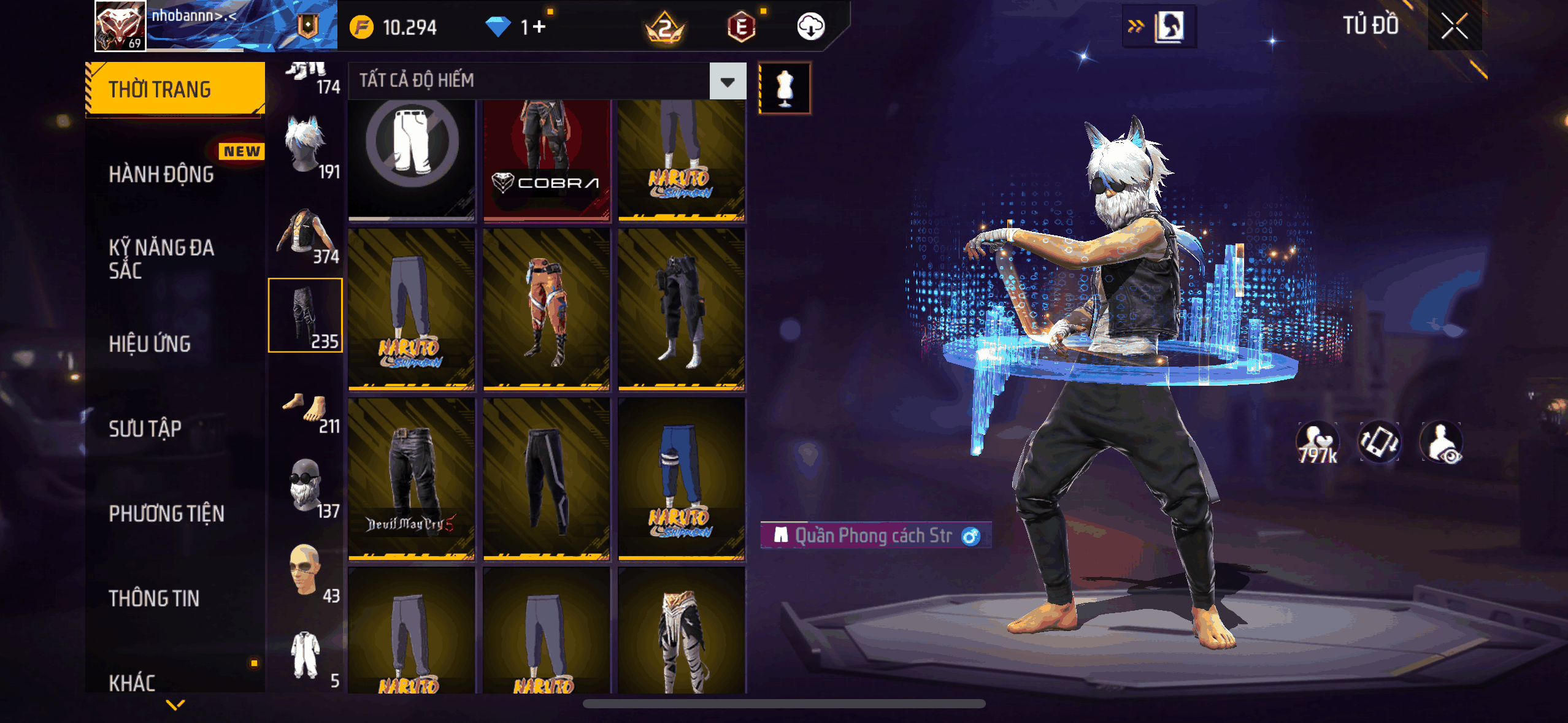Pick the orange pants with blue accents
The height and width of the screenshot is (723, 1568).
coord(546,309)
